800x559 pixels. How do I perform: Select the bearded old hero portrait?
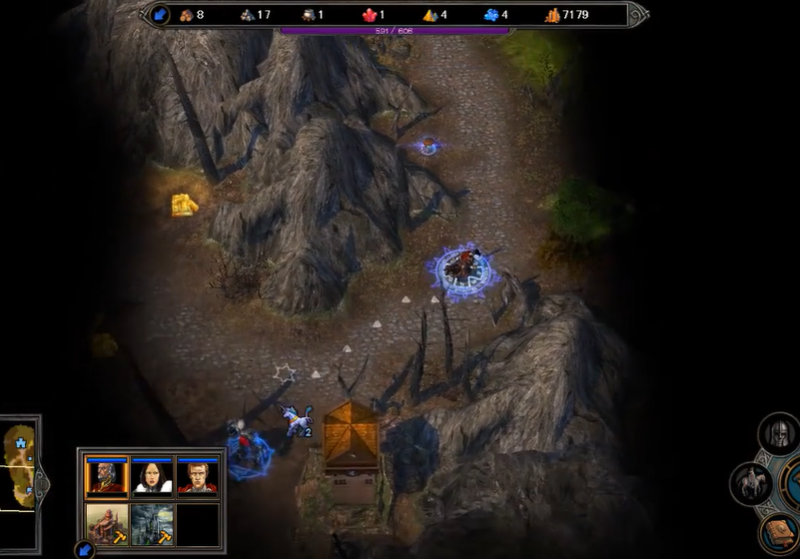[106, 476]
